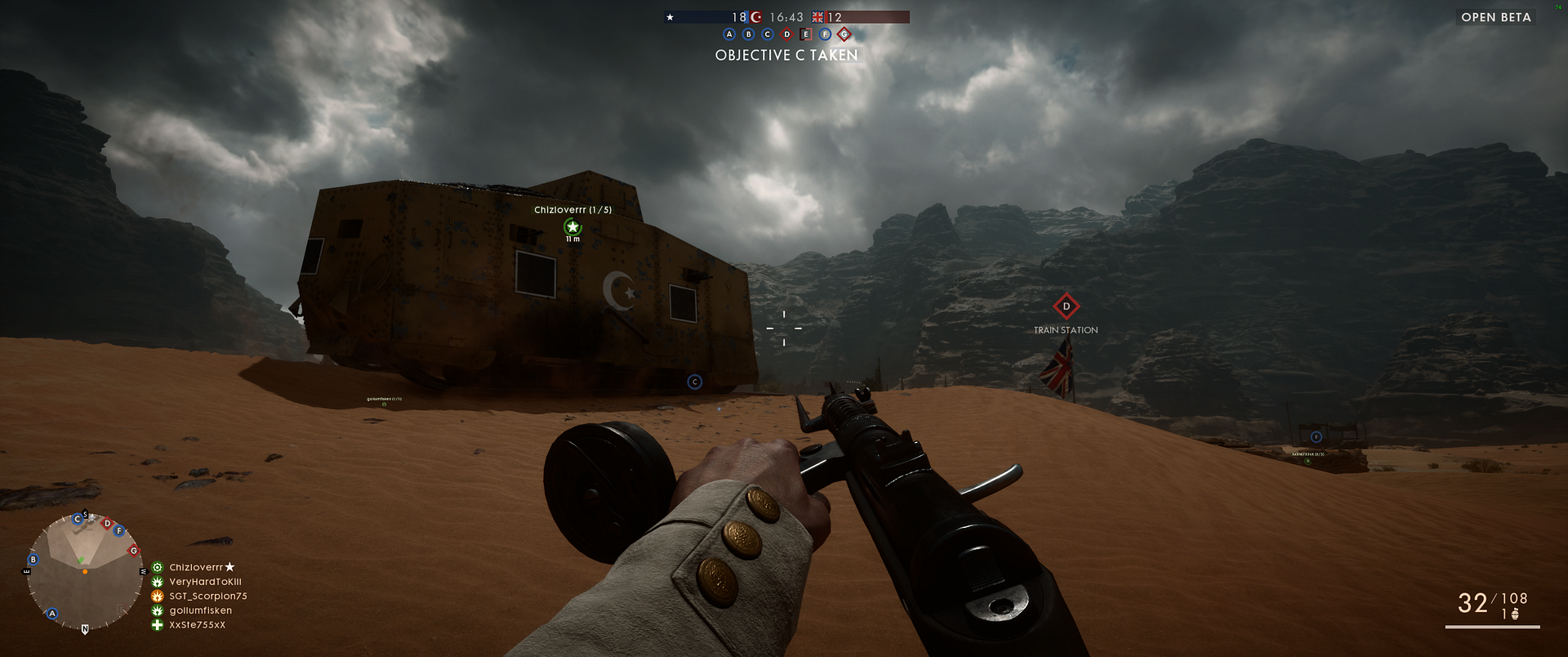
Task: Select objective G marker on the minimap
Action: coord(134,551)
